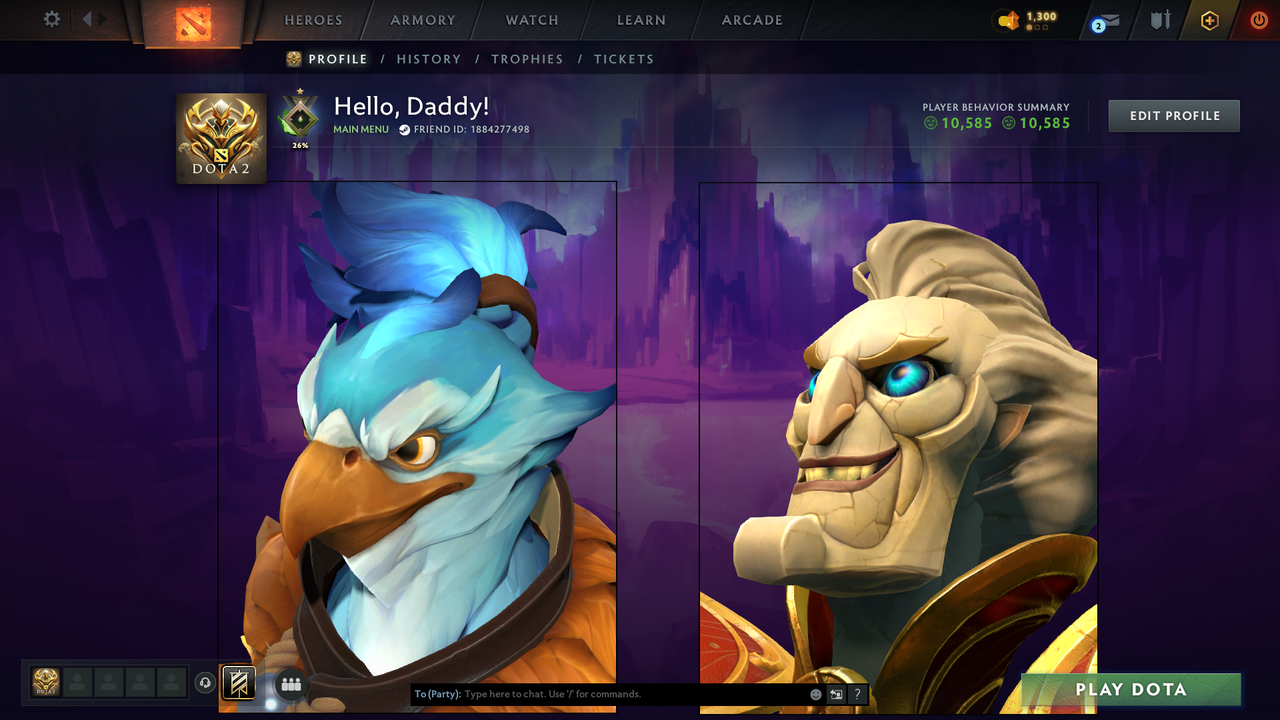Click the power button to exit Dota
Viewport: 1280px width, 720px height.
[x=1257, y=18]
